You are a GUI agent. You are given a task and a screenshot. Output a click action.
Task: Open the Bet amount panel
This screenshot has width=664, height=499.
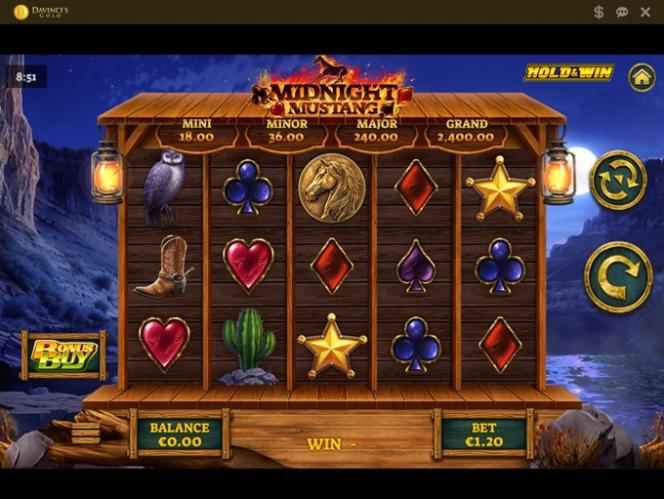click(x=484, y=433)
